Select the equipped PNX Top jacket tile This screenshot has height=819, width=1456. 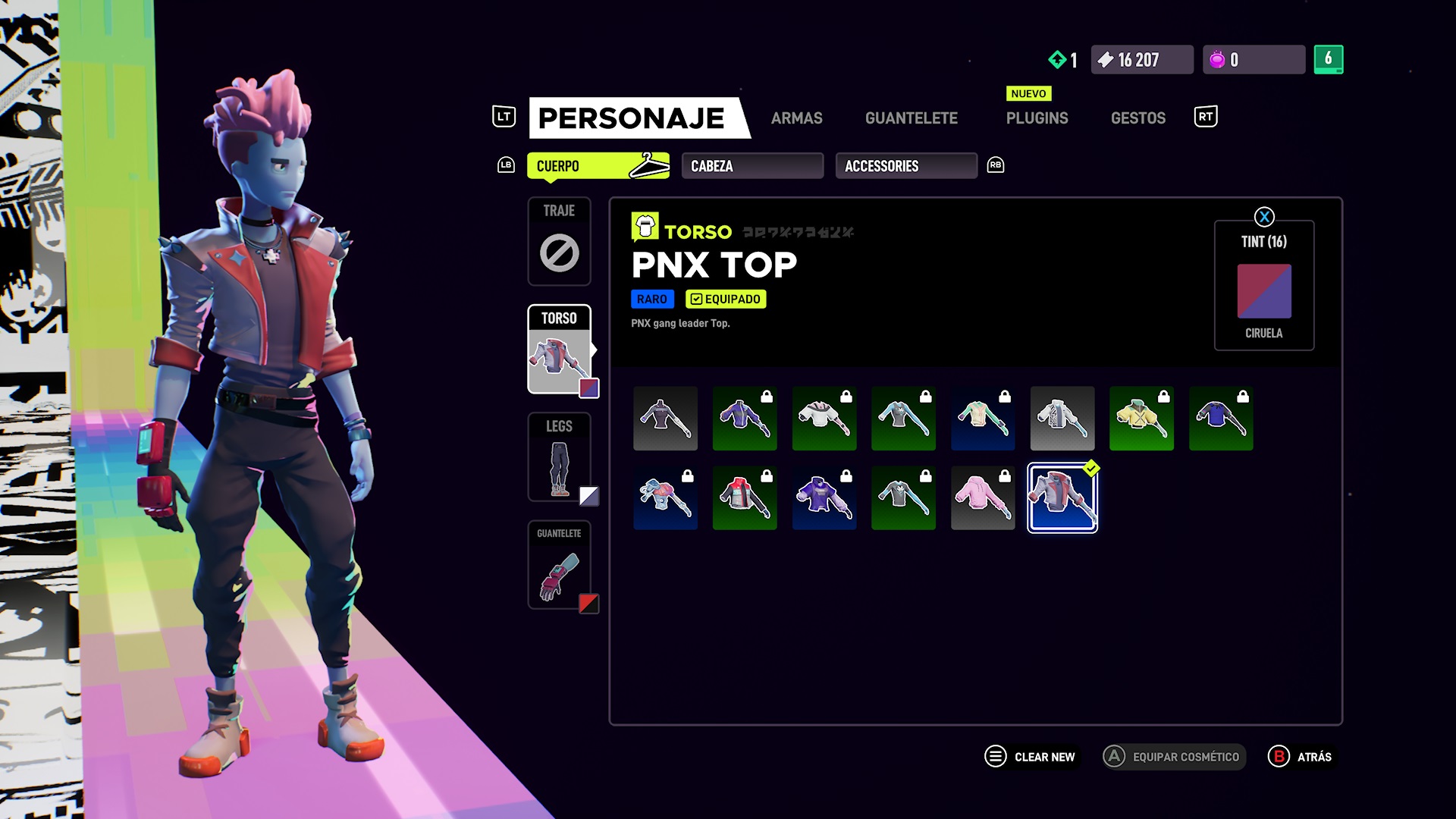(1062, 497)
